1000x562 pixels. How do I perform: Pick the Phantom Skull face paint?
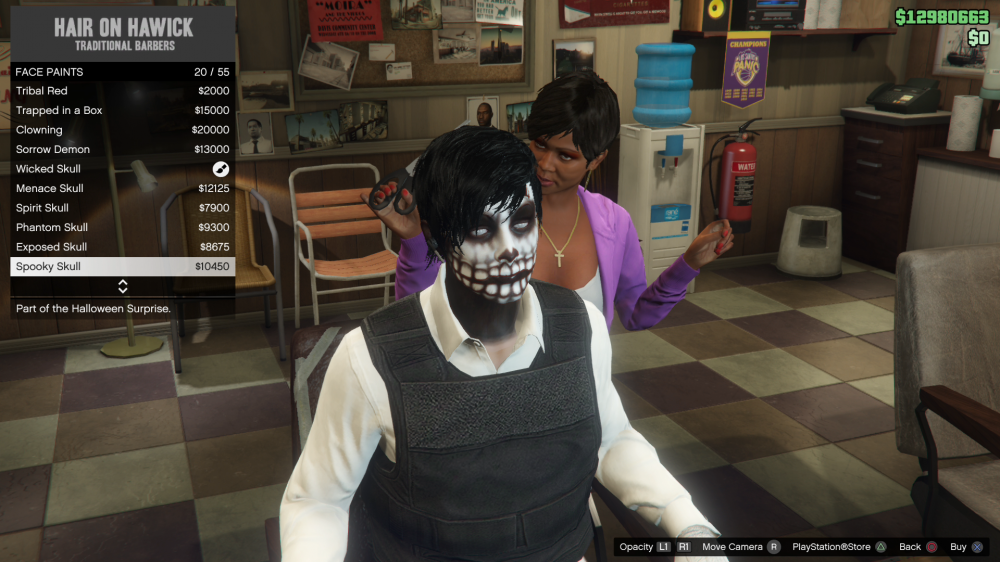(x=122, y=227)
